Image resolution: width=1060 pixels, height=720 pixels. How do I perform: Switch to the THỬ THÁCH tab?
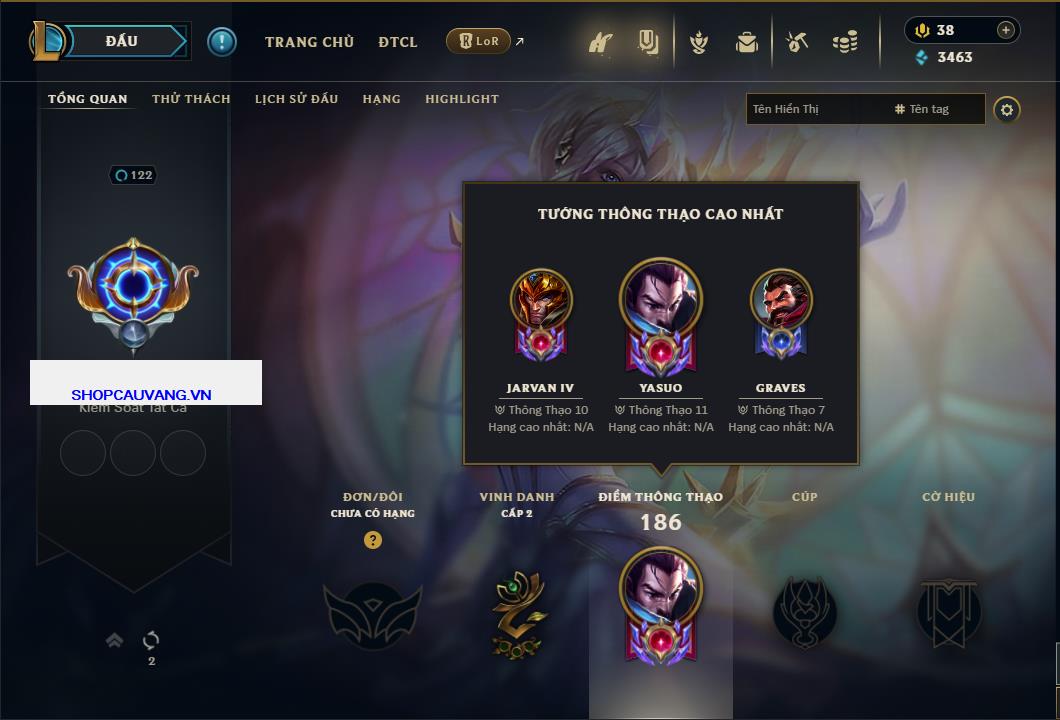pyautogui.click(x=191, y=99)
